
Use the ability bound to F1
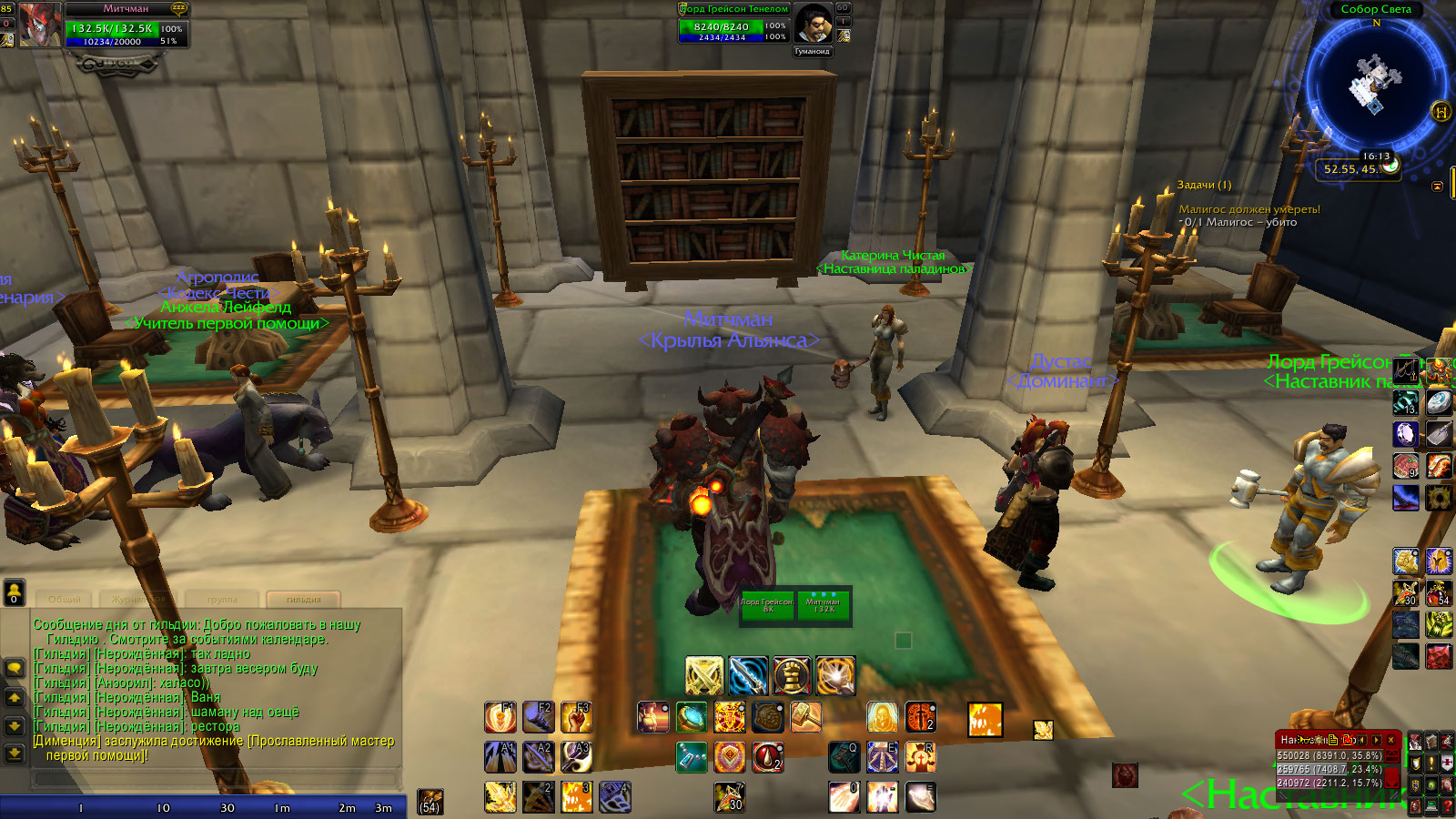500,717
